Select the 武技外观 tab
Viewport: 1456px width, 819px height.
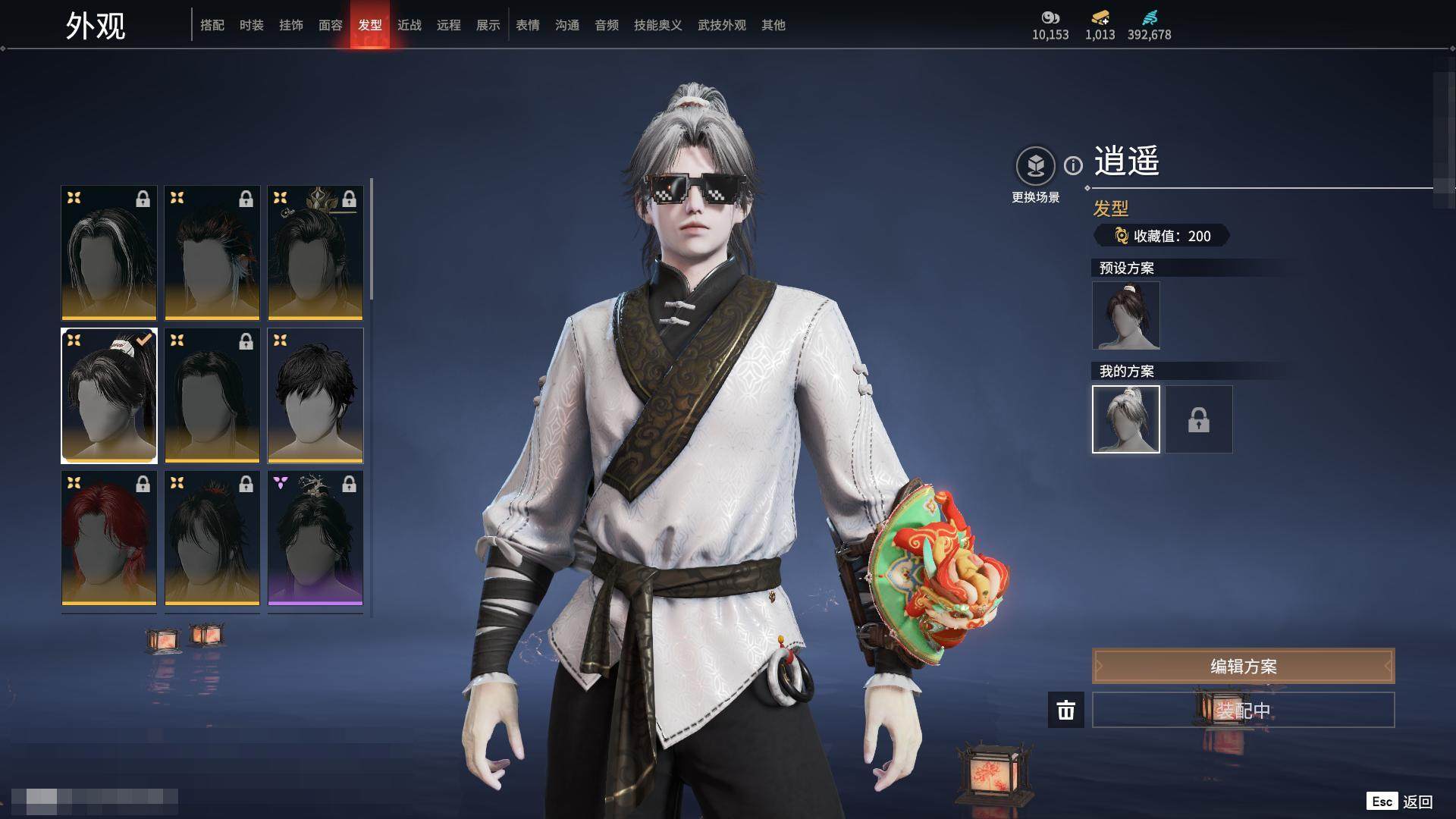click(x=721, y=25)
